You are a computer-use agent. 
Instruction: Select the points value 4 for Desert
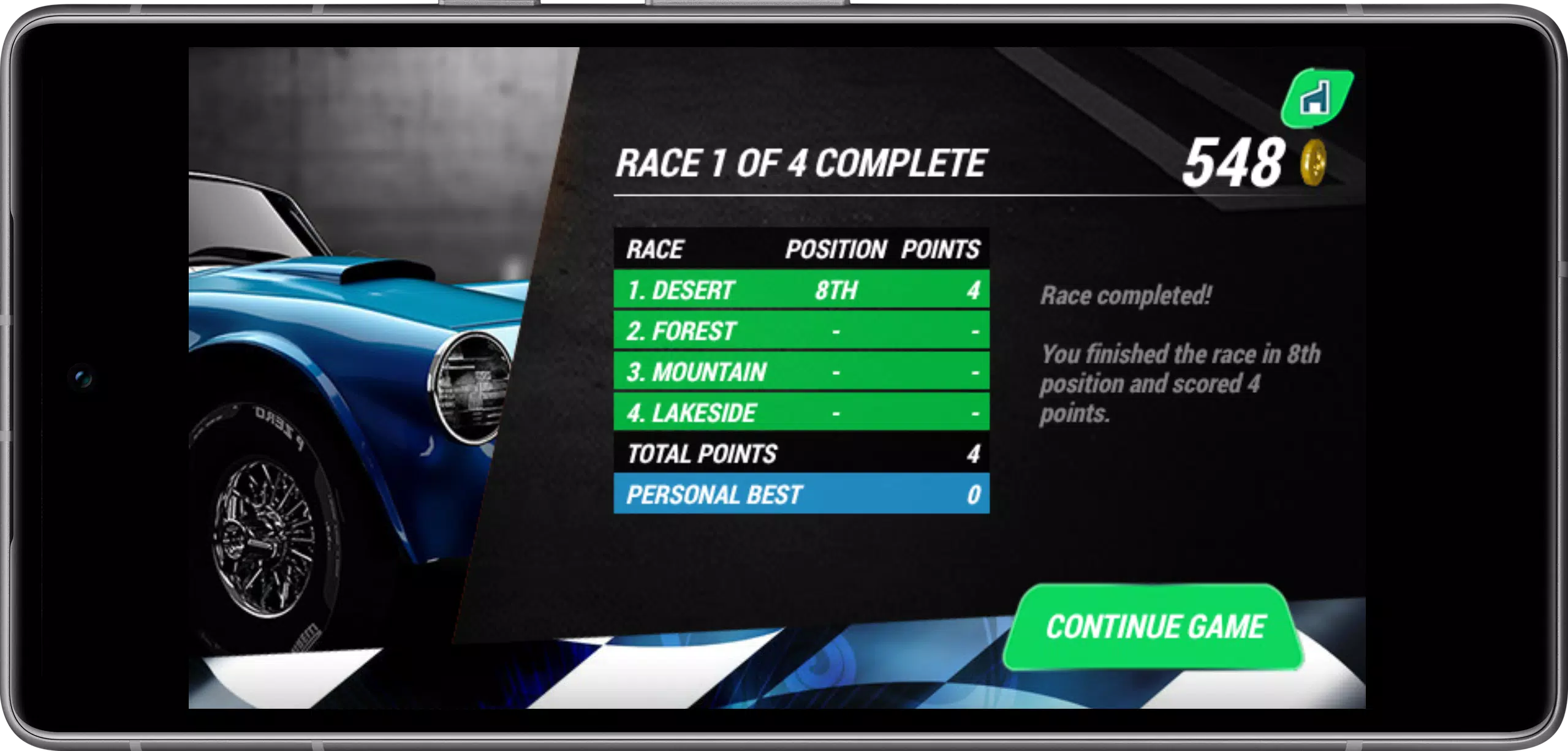pyautogui.click(x=974, y=290)
